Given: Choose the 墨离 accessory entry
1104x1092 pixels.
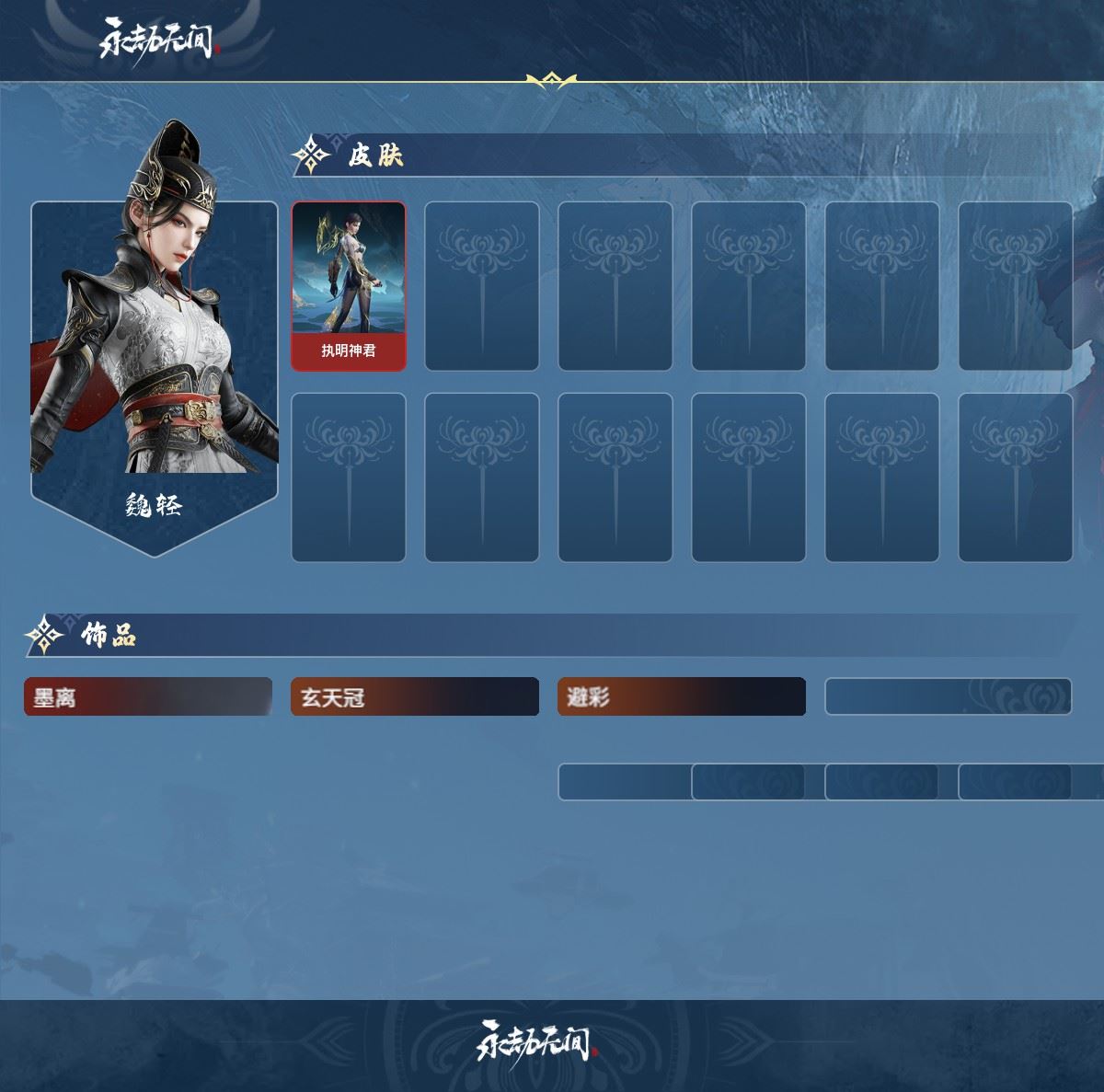Looking at the screenshot, I should pyautogui.click(x=148, y=697).
